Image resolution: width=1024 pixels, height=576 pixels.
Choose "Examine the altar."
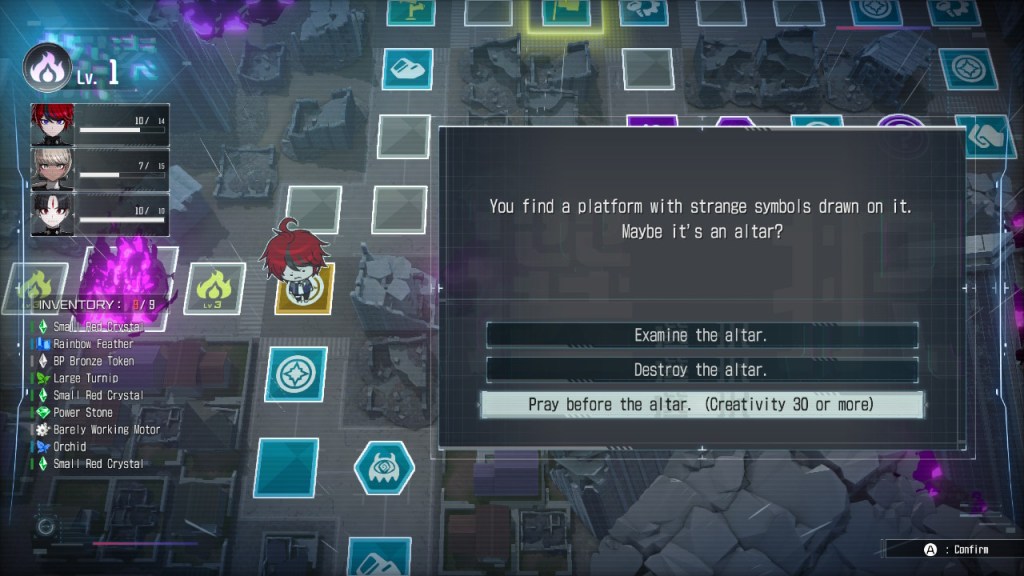point(701,336)
